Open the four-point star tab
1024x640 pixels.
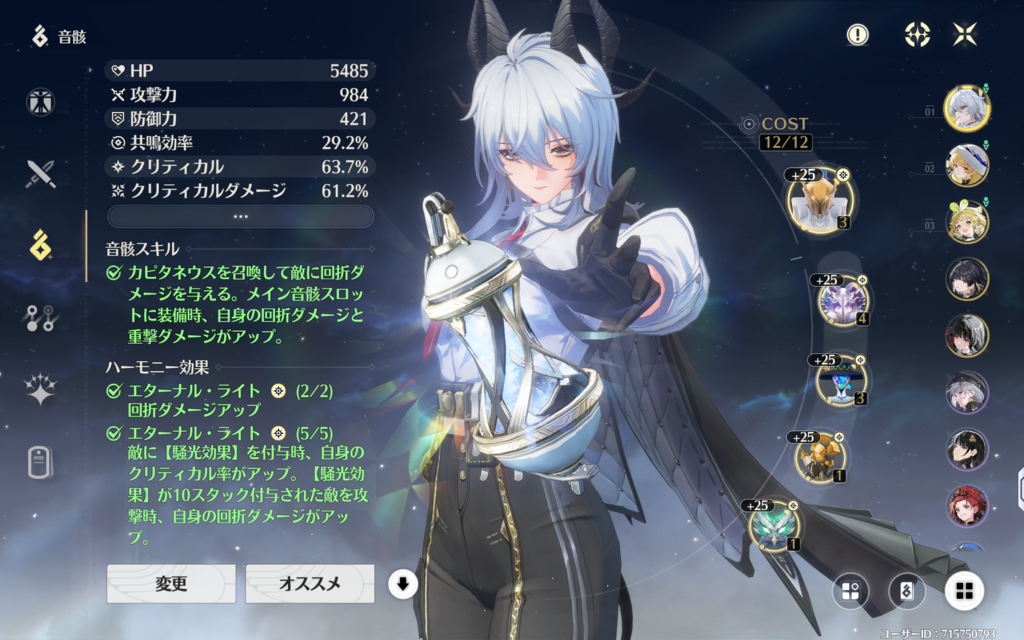[x=41, y=390]
